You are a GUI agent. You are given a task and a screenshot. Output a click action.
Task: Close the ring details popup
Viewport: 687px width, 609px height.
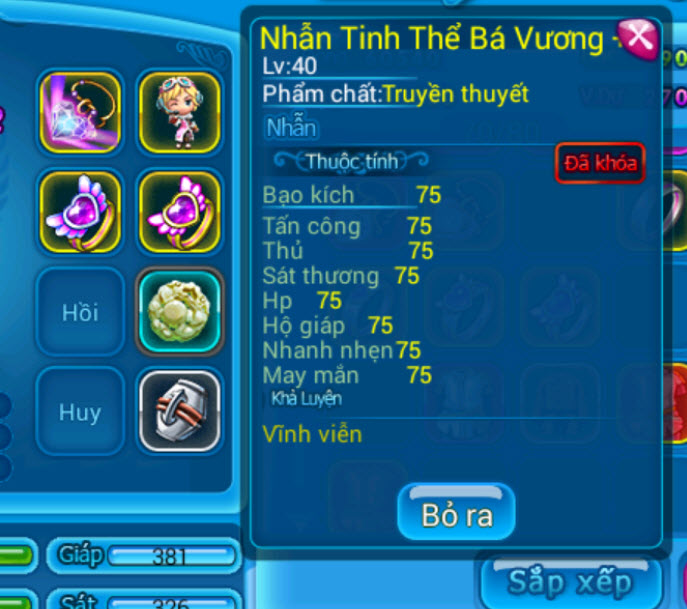coord(638,39)
